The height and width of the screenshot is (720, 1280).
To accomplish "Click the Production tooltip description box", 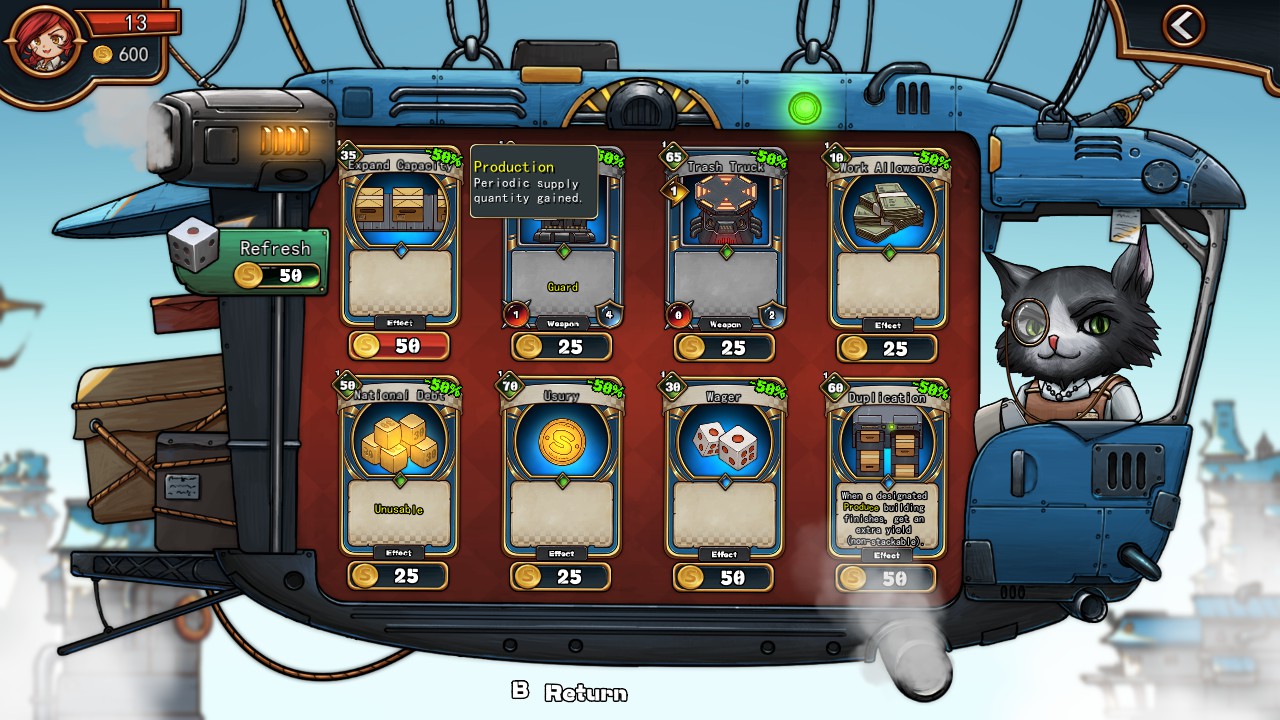I will coord(533,184).
